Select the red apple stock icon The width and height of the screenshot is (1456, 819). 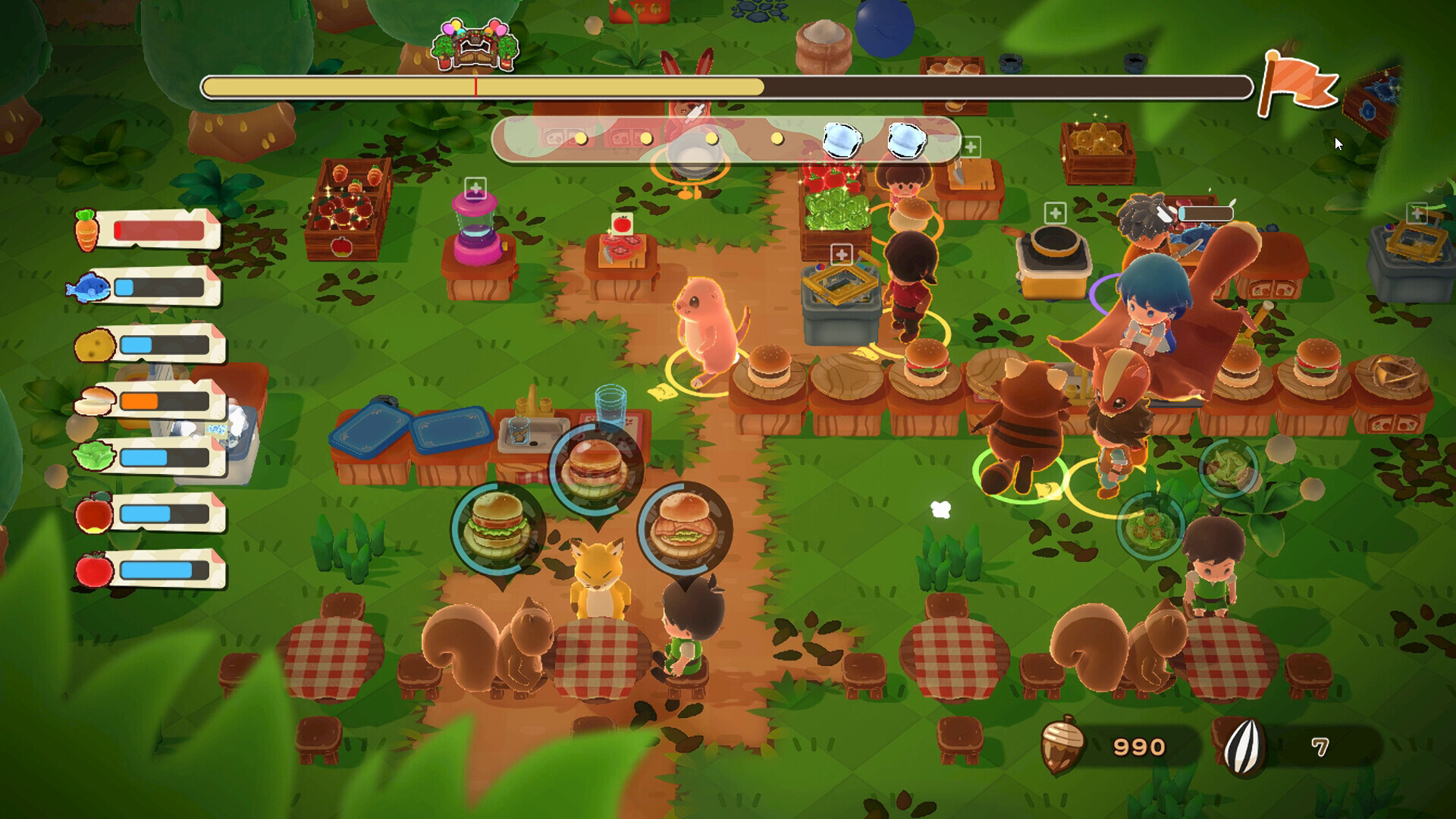coord(94,513)
